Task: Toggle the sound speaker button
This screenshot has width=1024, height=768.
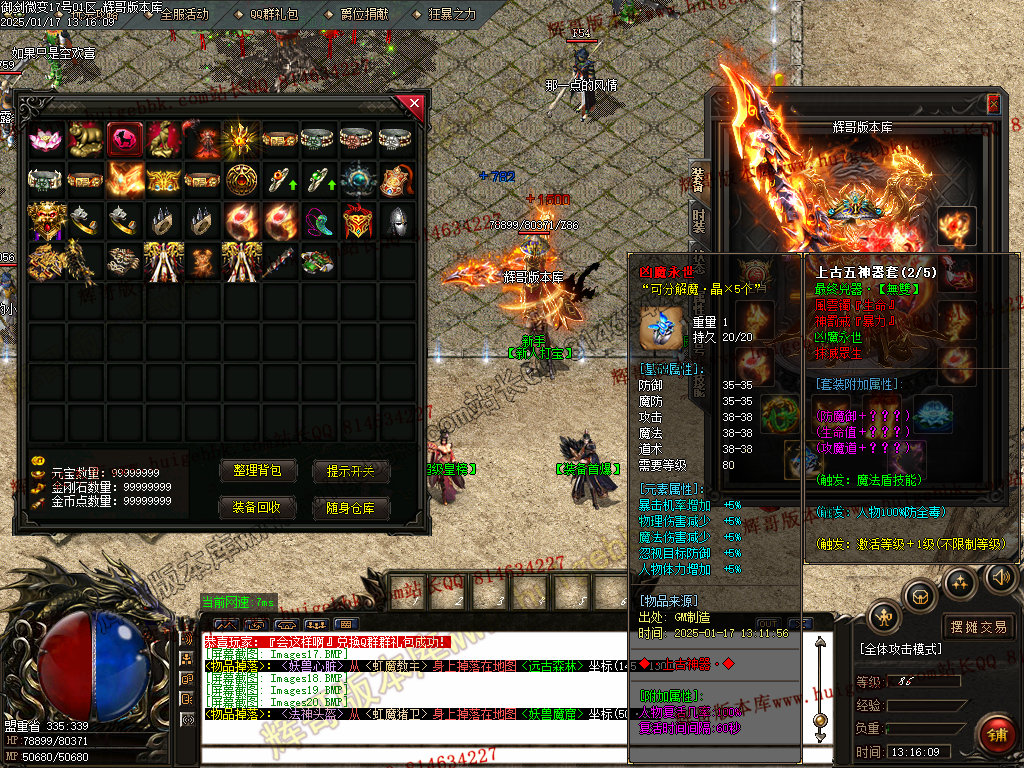Action: coord(1000,577)
